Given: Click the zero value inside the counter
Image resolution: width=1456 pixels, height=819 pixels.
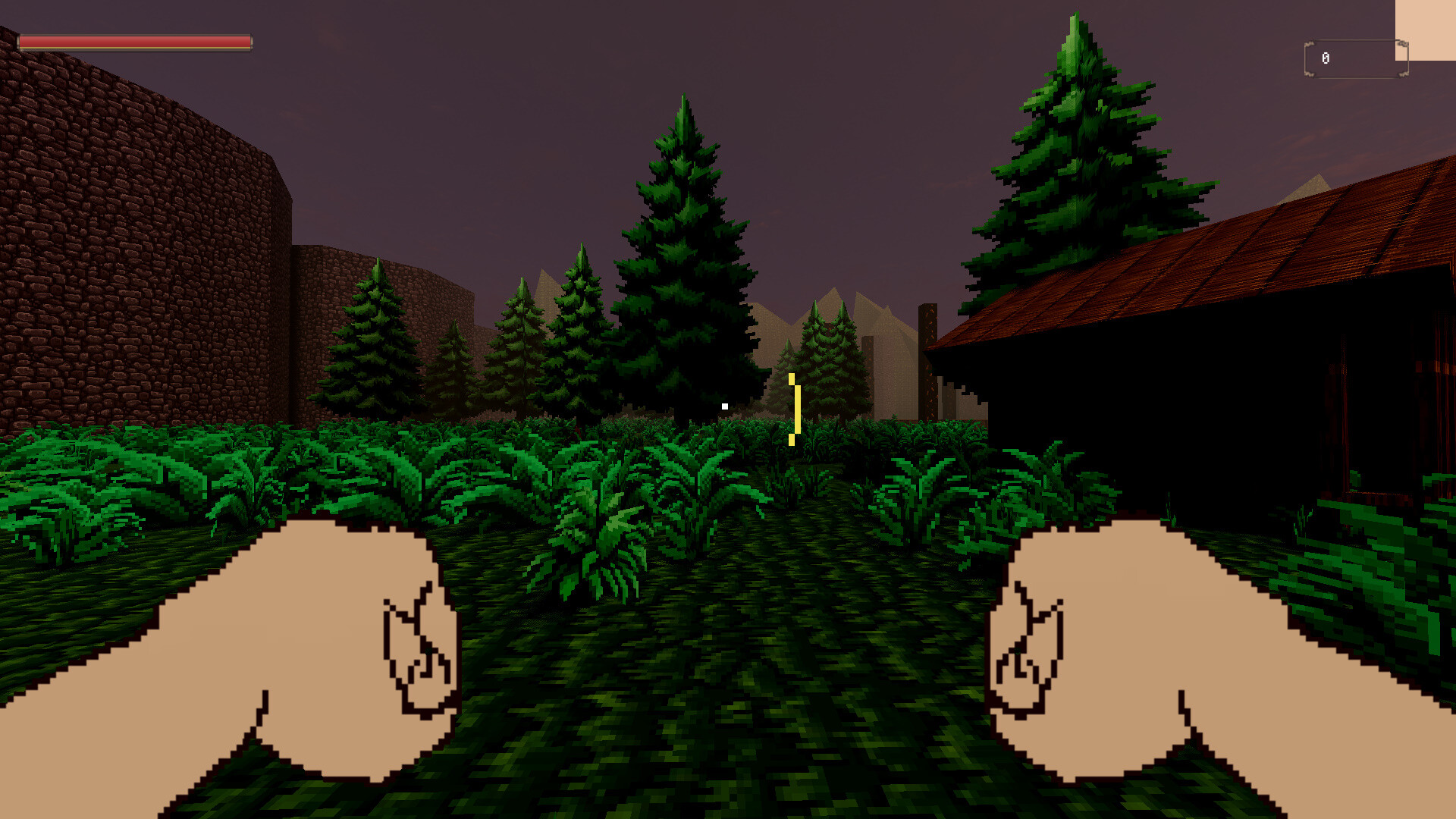Looking at the screenshot, I should 1326,58.
